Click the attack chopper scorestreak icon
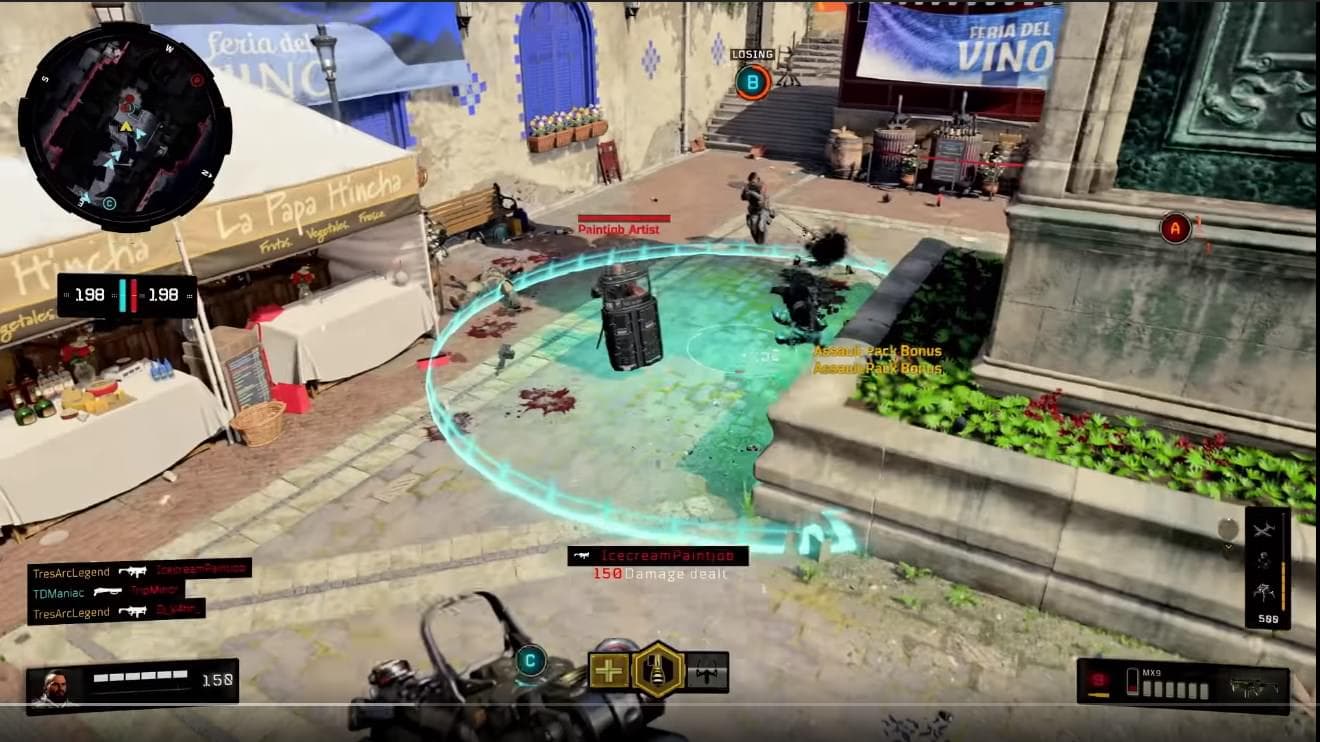This screenshot has height=742, width=1320. pos(1263,530)
